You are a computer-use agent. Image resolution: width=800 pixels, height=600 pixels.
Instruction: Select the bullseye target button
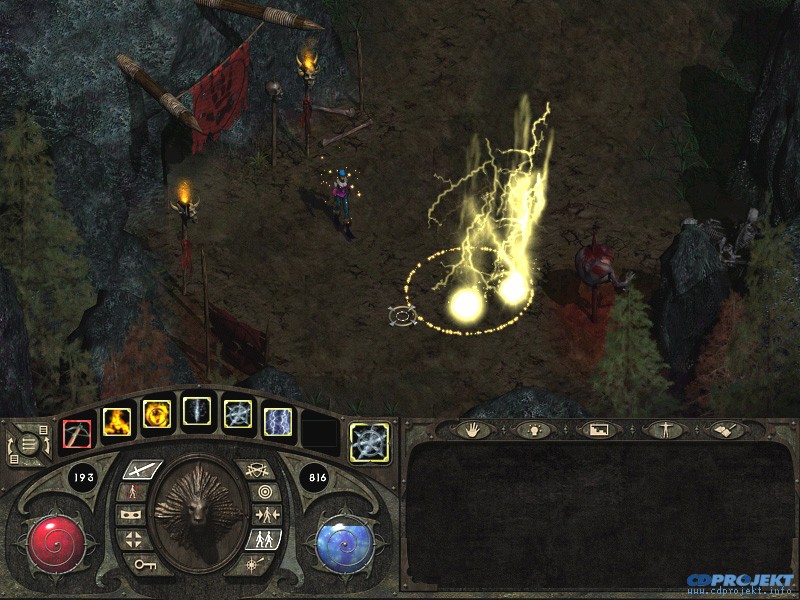265,492
